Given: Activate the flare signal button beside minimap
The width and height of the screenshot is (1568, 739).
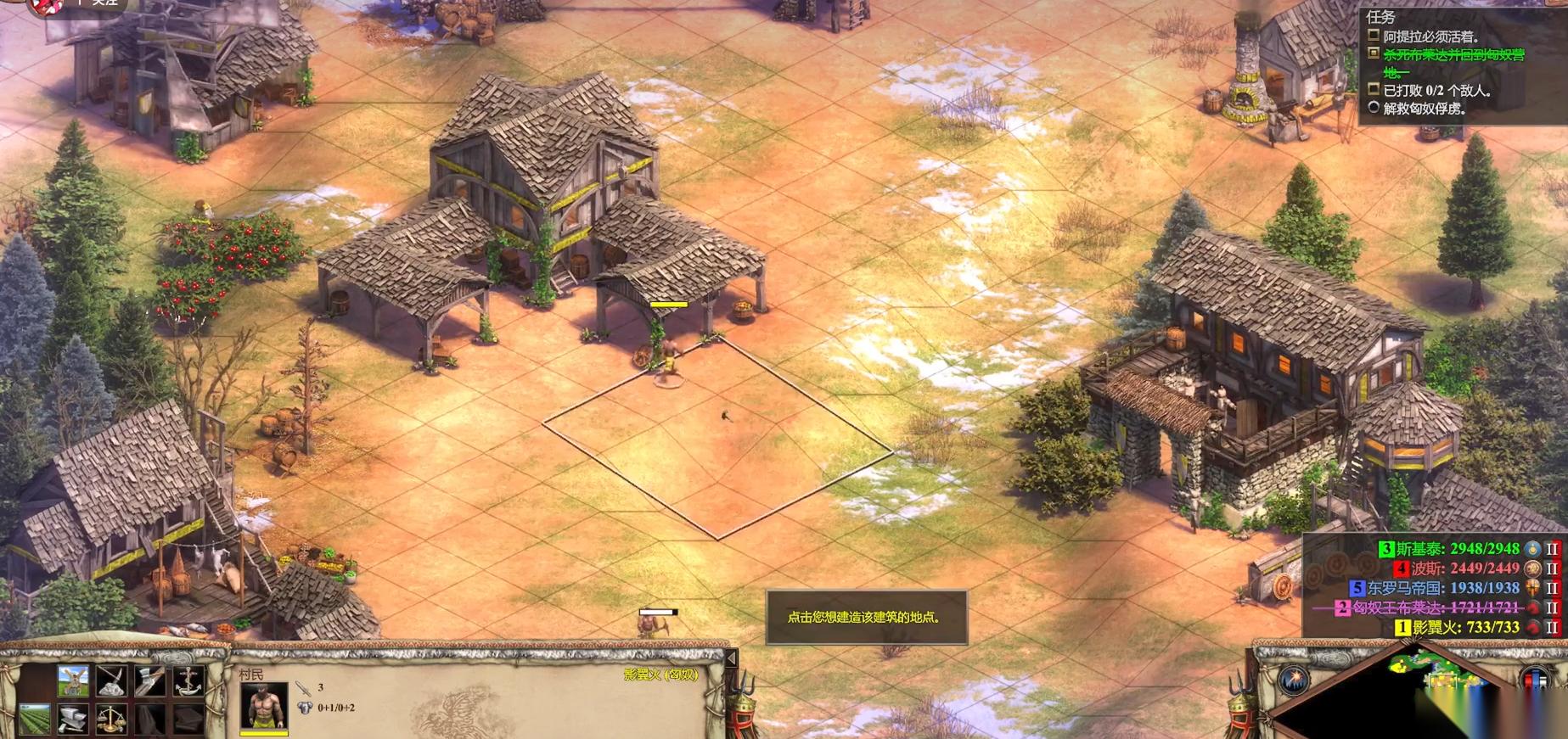Looking at the screenshot, I should tap(1294, 680).
